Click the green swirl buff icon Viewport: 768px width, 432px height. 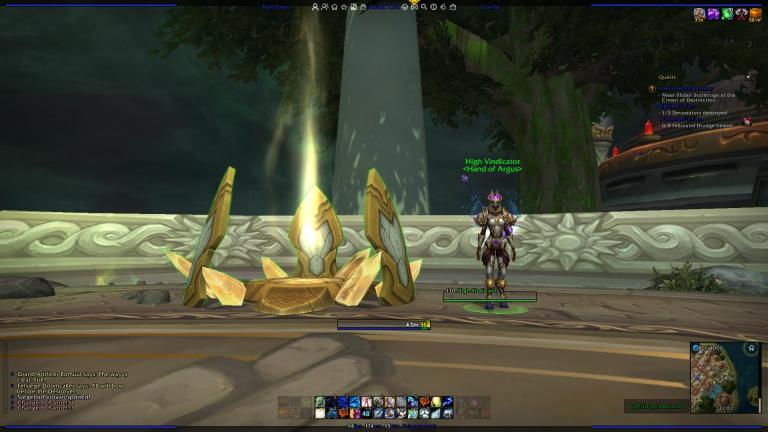coord(727,14)
